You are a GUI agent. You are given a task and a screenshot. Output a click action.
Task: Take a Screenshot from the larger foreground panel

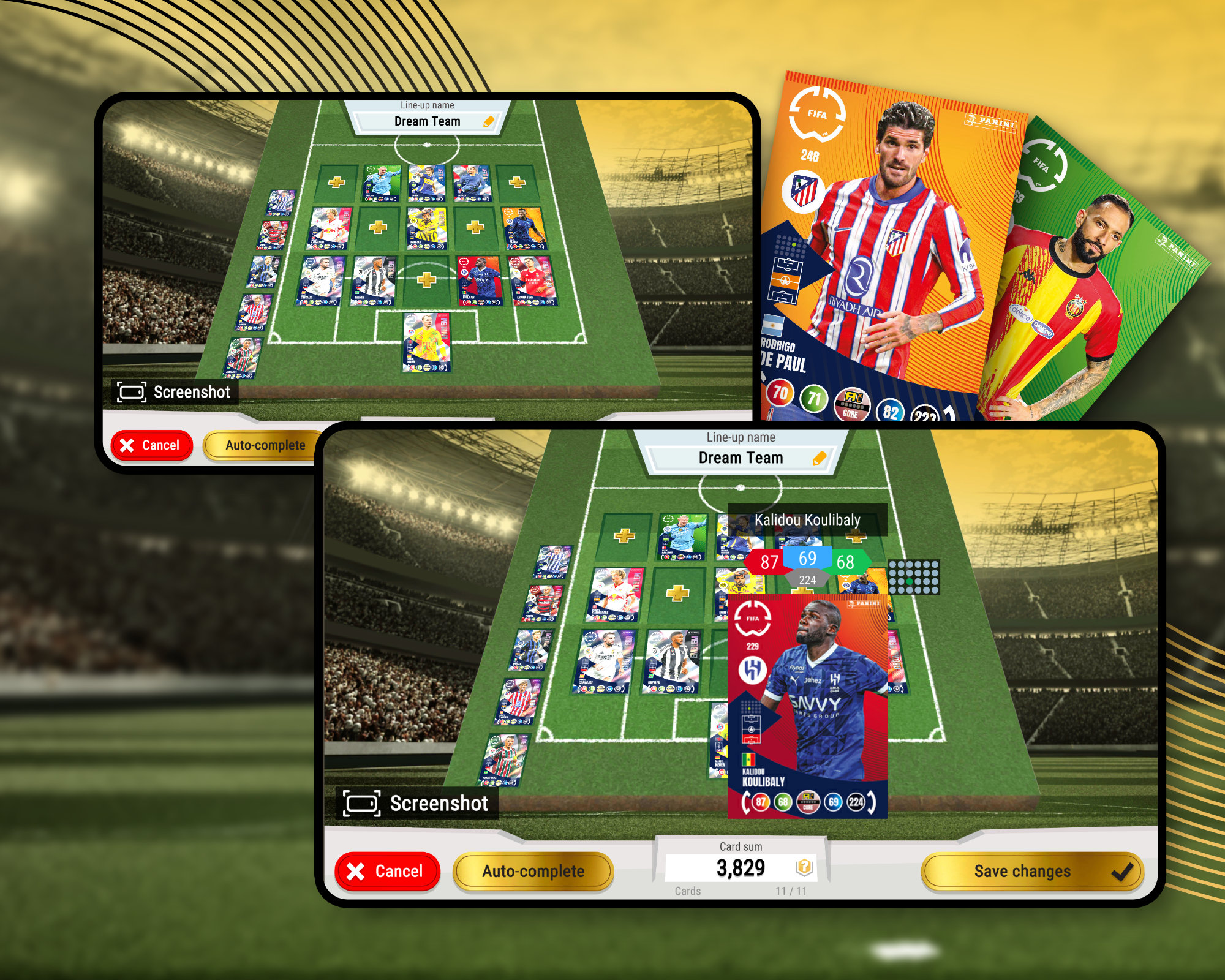pos(418,803)
